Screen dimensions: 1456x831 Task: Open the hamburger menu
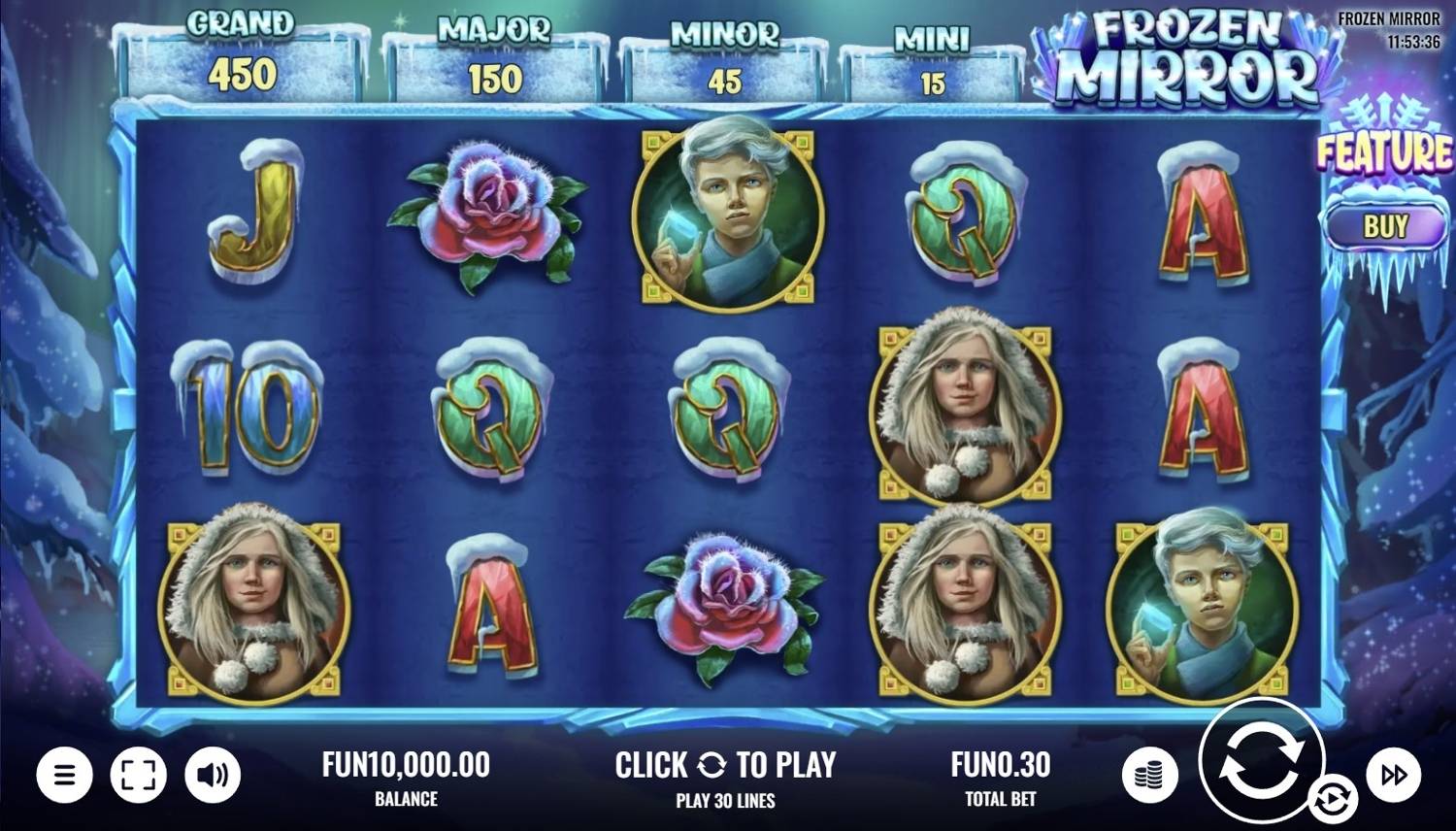(x=64, y=775)
